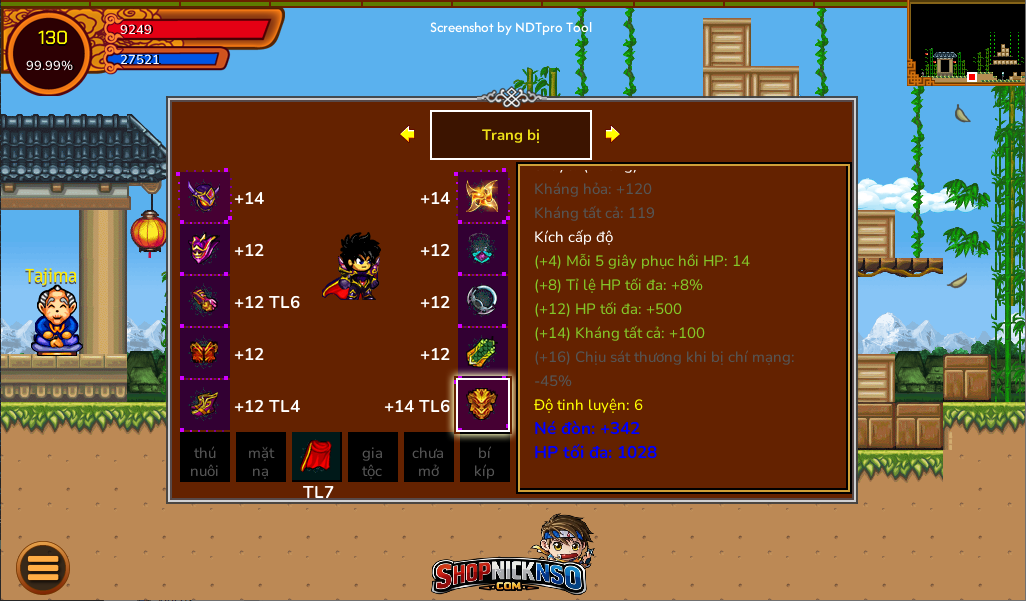Select the +14 golden shuriken weapon slot

[483, 197]
